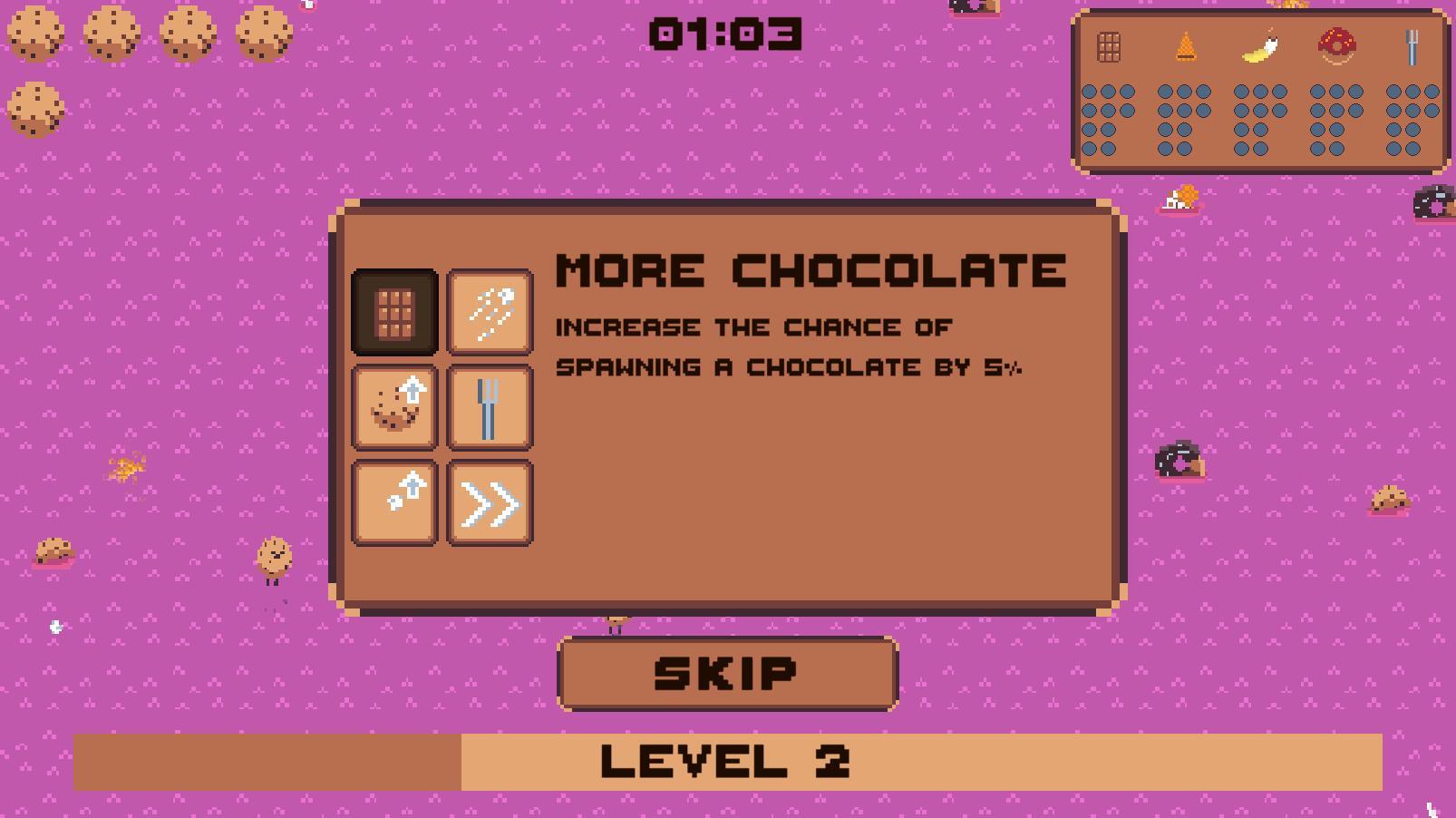Click the fork icon in the stats panel
The height and width of the screenshot is (818, 1456).
(x=1412, y=47)
